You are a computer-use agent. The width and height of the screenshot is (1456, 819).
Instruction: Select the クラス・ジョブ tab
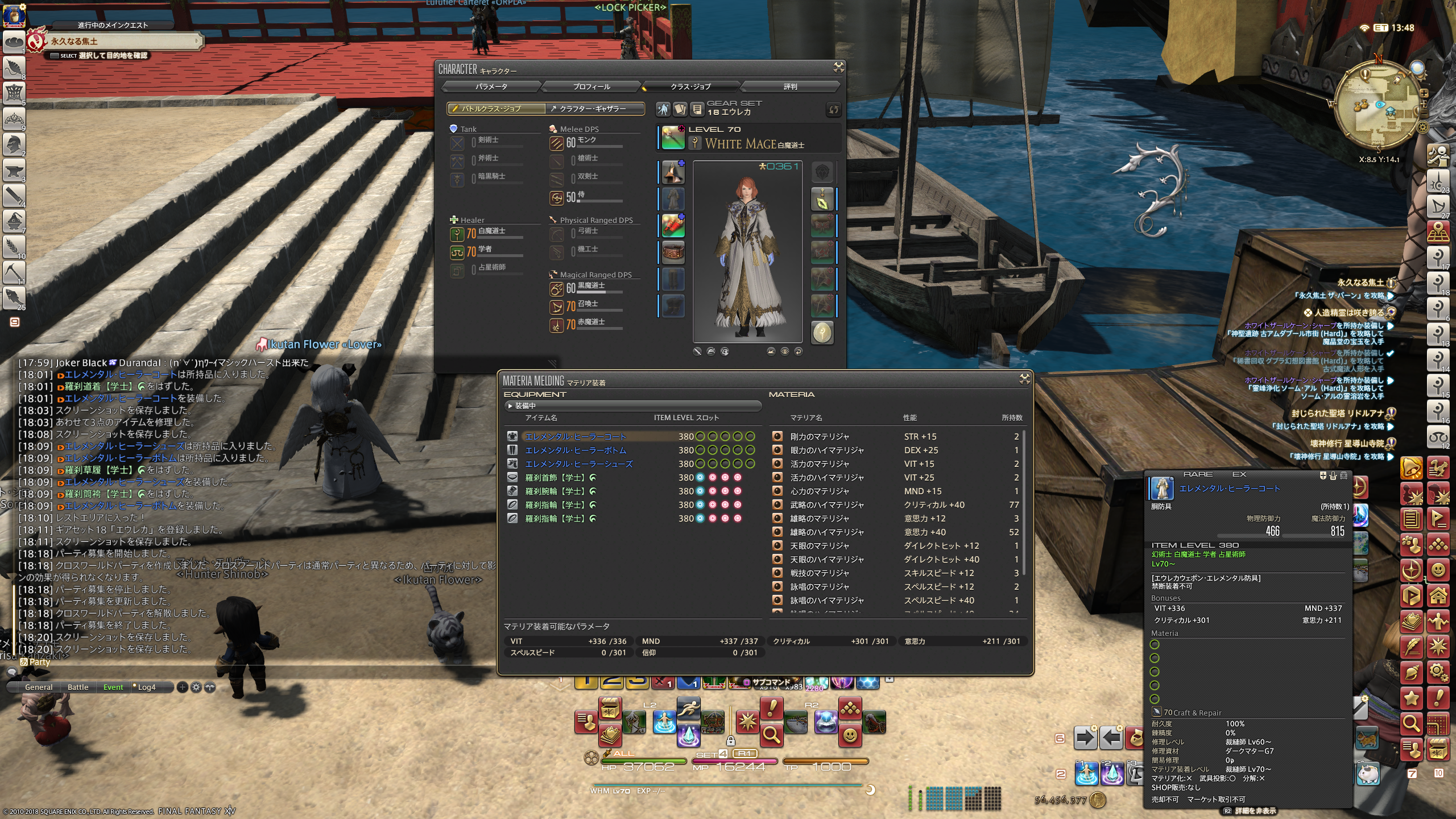(x=690, y=86)
